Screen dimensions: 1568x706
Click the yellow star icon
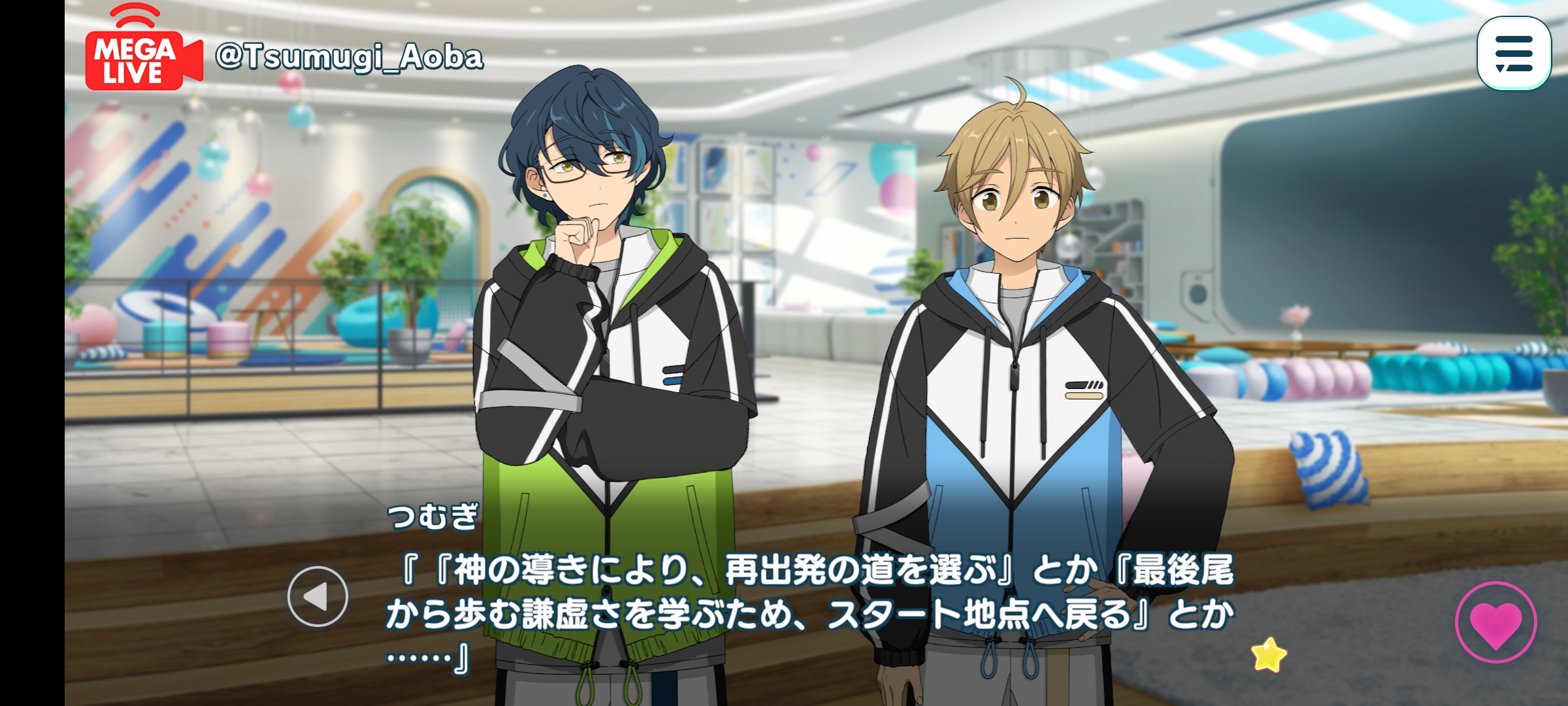point(1268,654)
